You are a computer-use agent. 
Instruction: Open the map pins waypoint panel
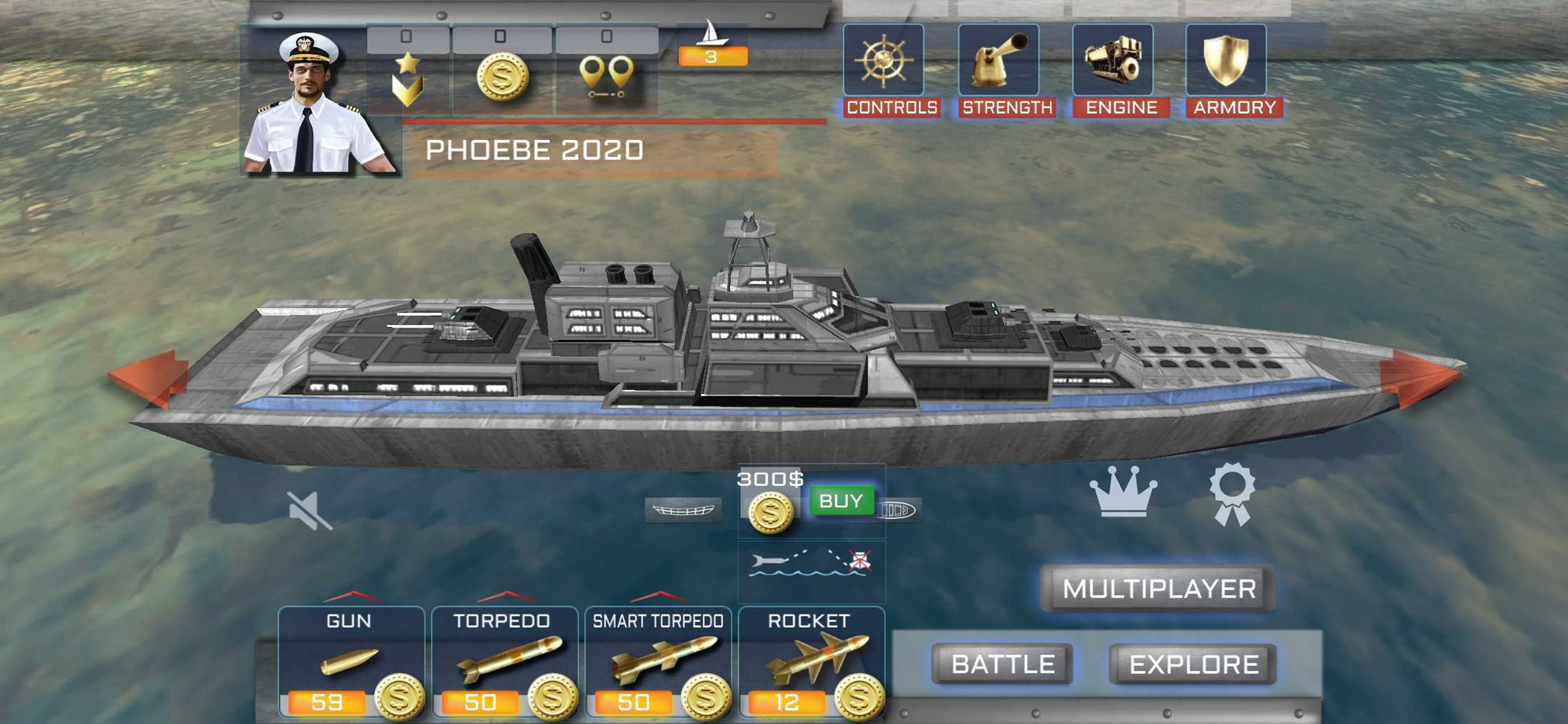tap(606, 76)
